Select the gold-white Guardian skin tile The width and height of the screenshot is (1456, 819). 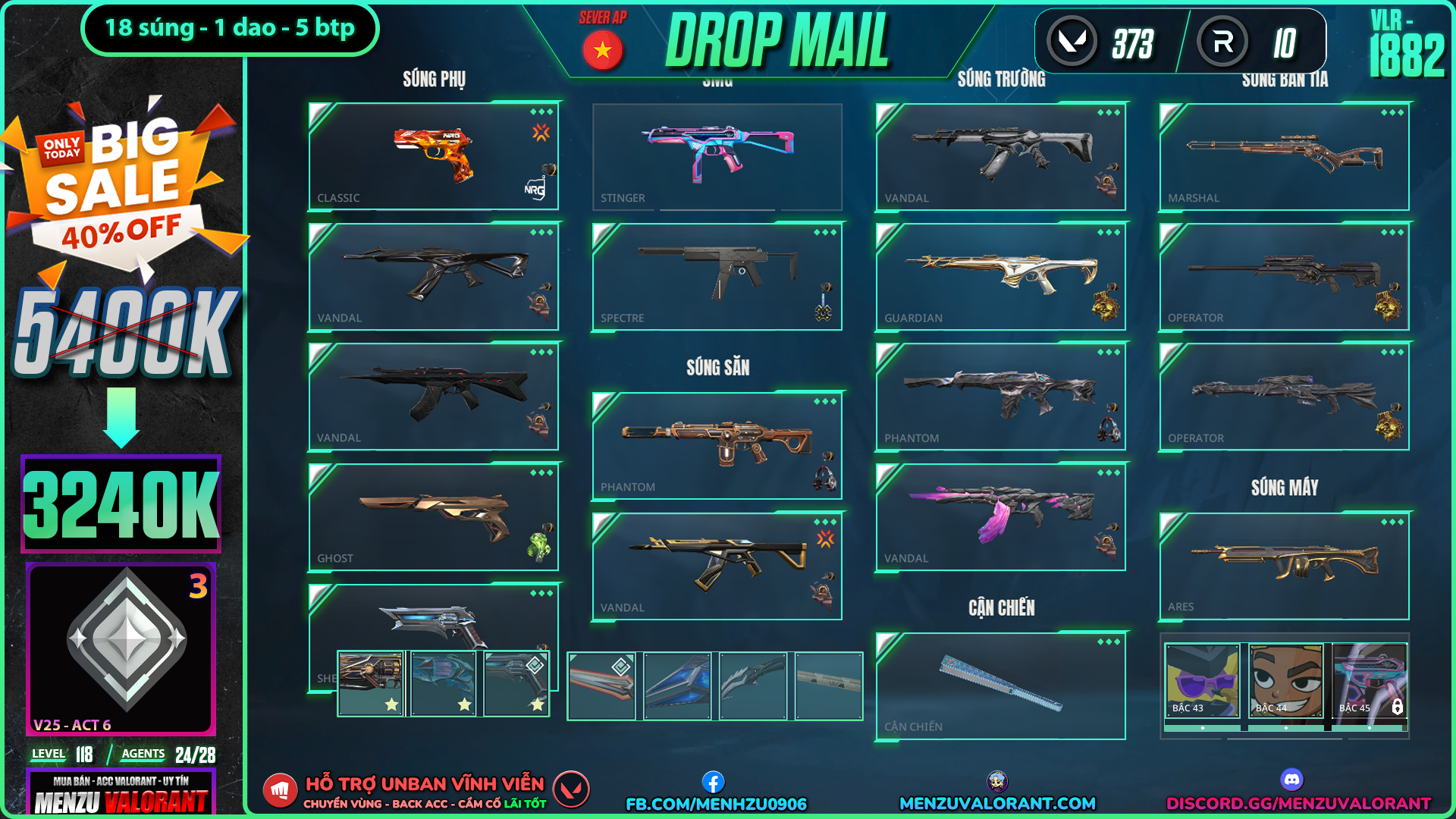1000,277
